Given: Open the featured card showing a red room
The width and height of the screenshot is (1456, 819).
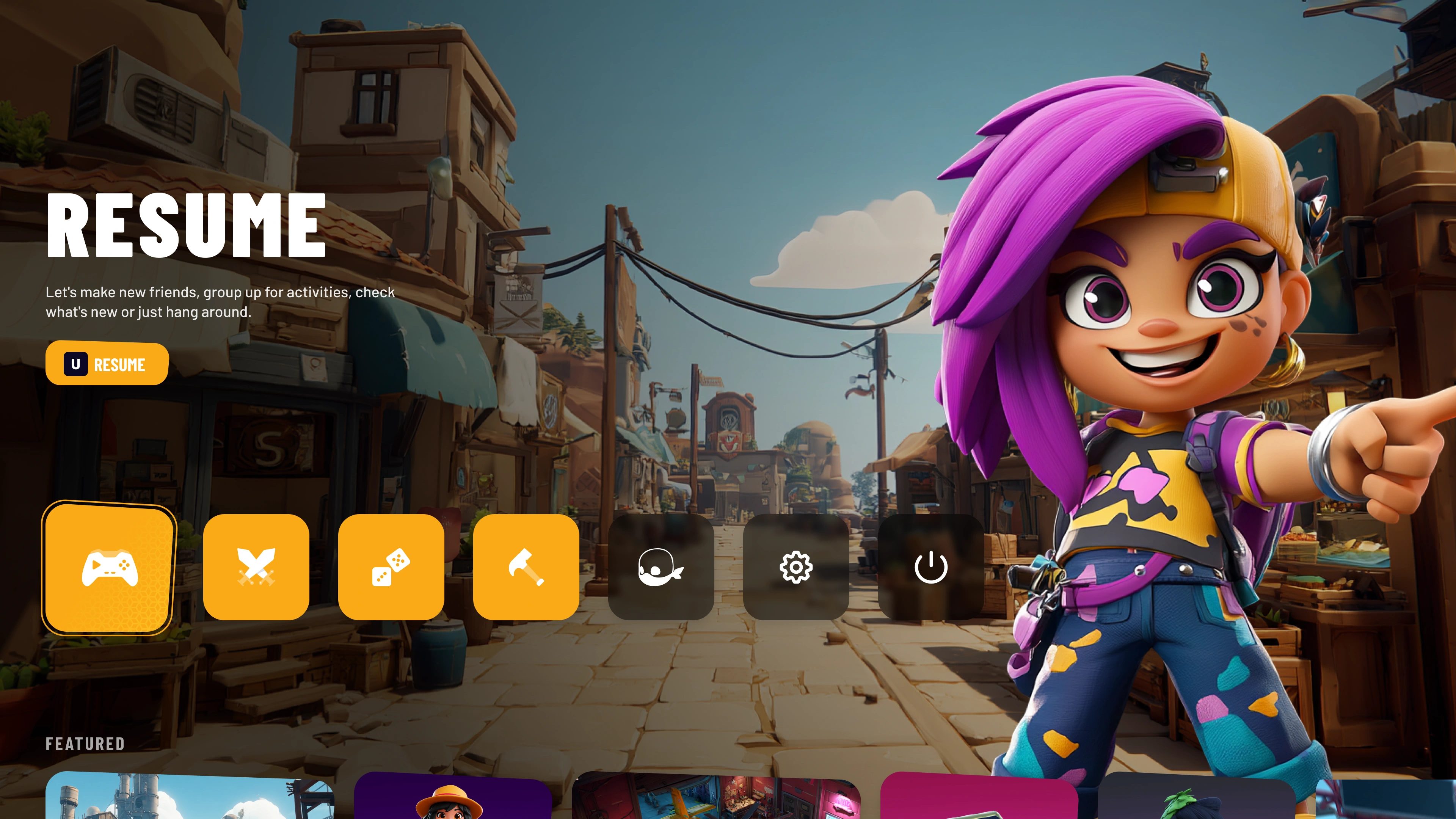Looking at the screenshot, I should [716, 798].
